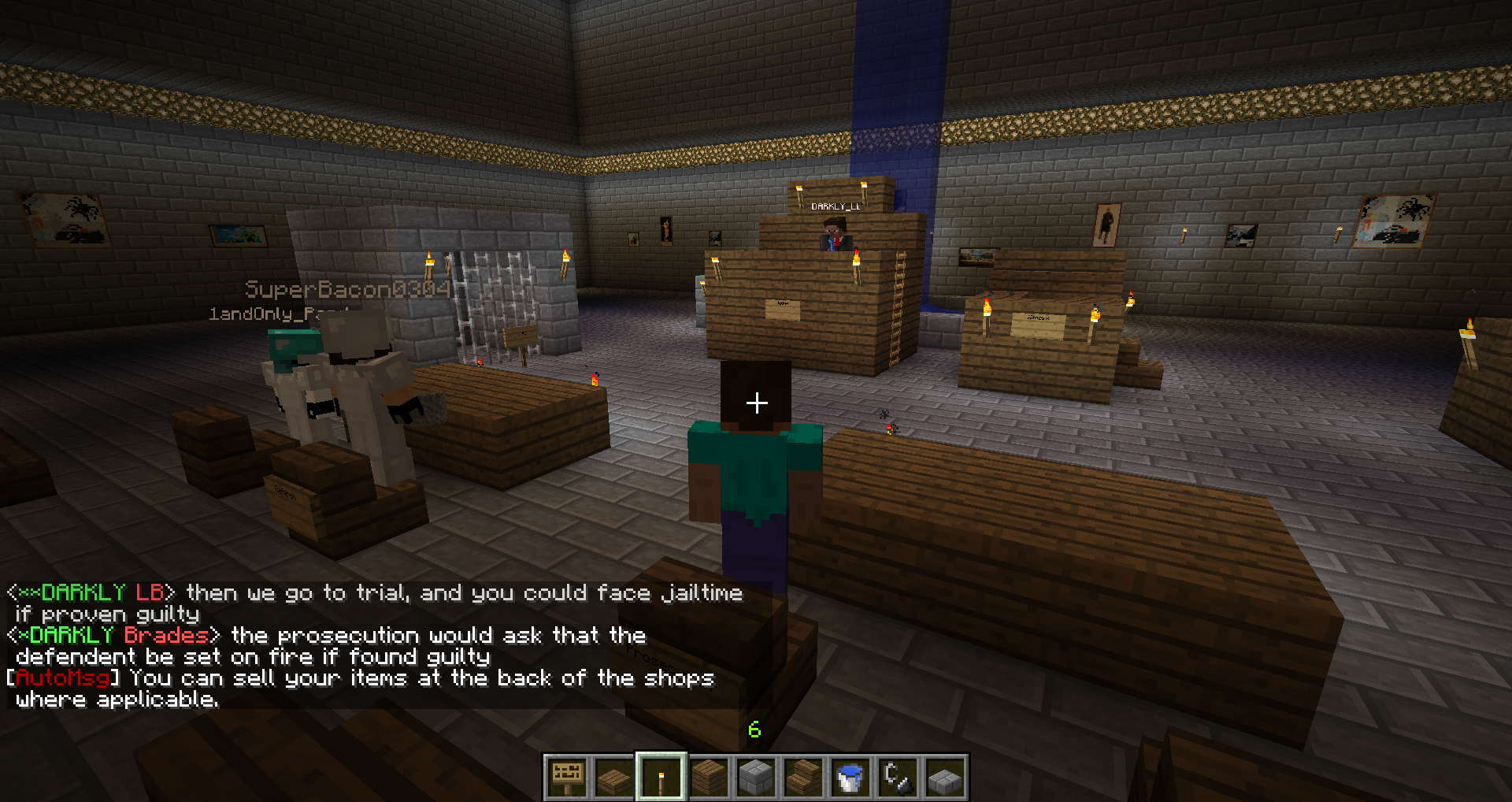The image size is (1512, 802).
Task: Select the wooden stairs hotbar slot
Action: coord(803,778)
